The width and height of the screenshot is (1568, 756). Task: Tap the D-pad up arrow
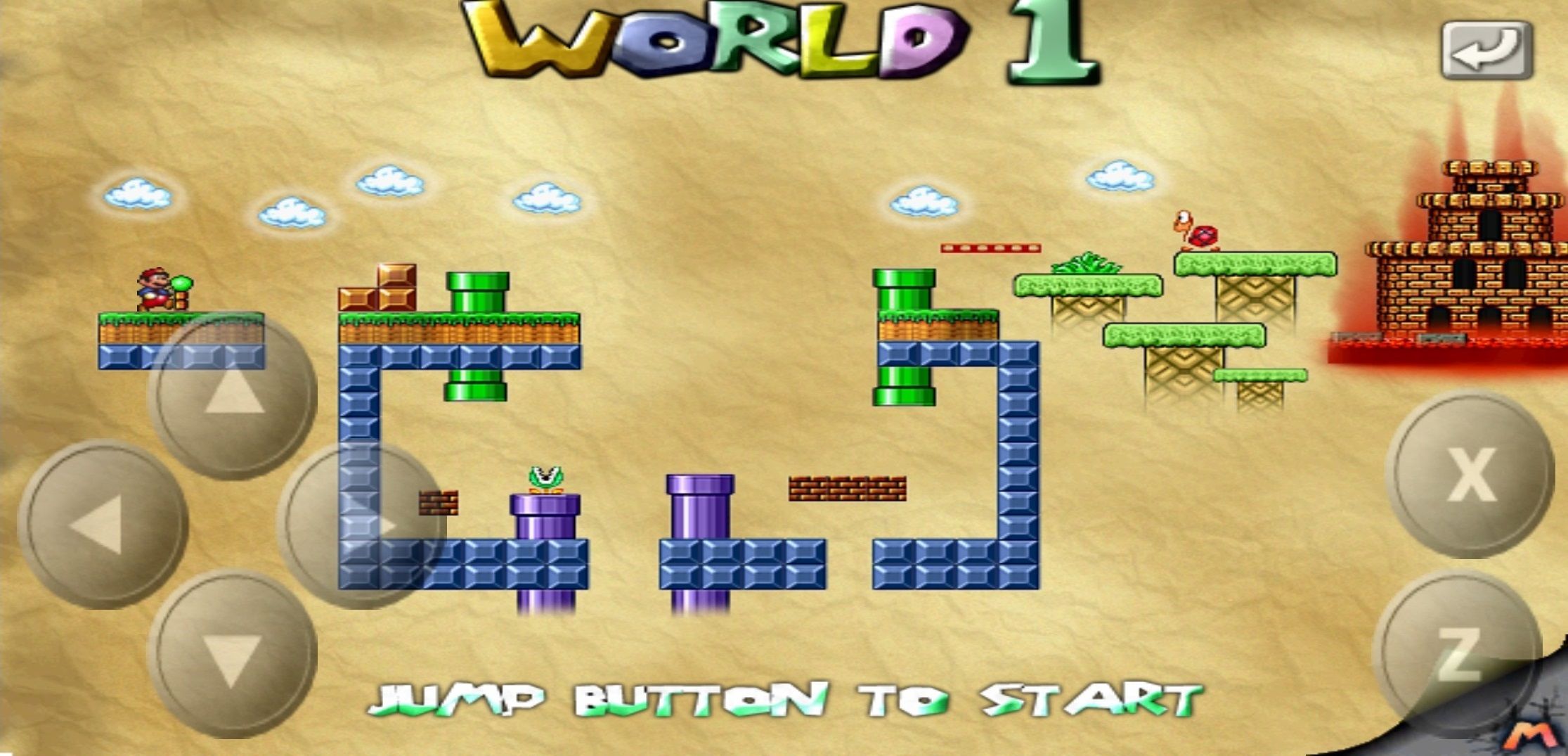click(x=233, y=395)
